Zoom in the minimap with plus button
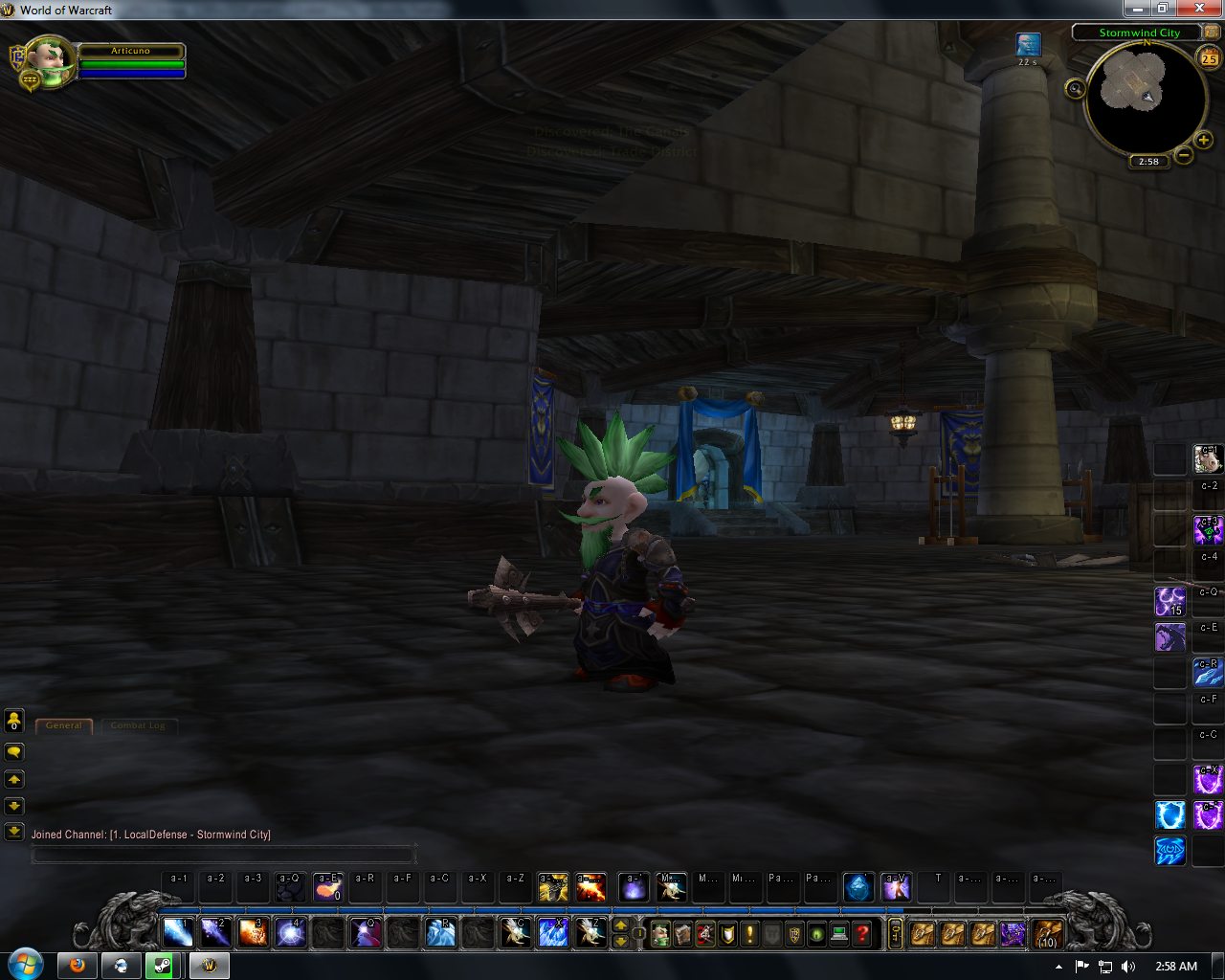Viewport: 1225px width, 980px height. click(1203, 141)
